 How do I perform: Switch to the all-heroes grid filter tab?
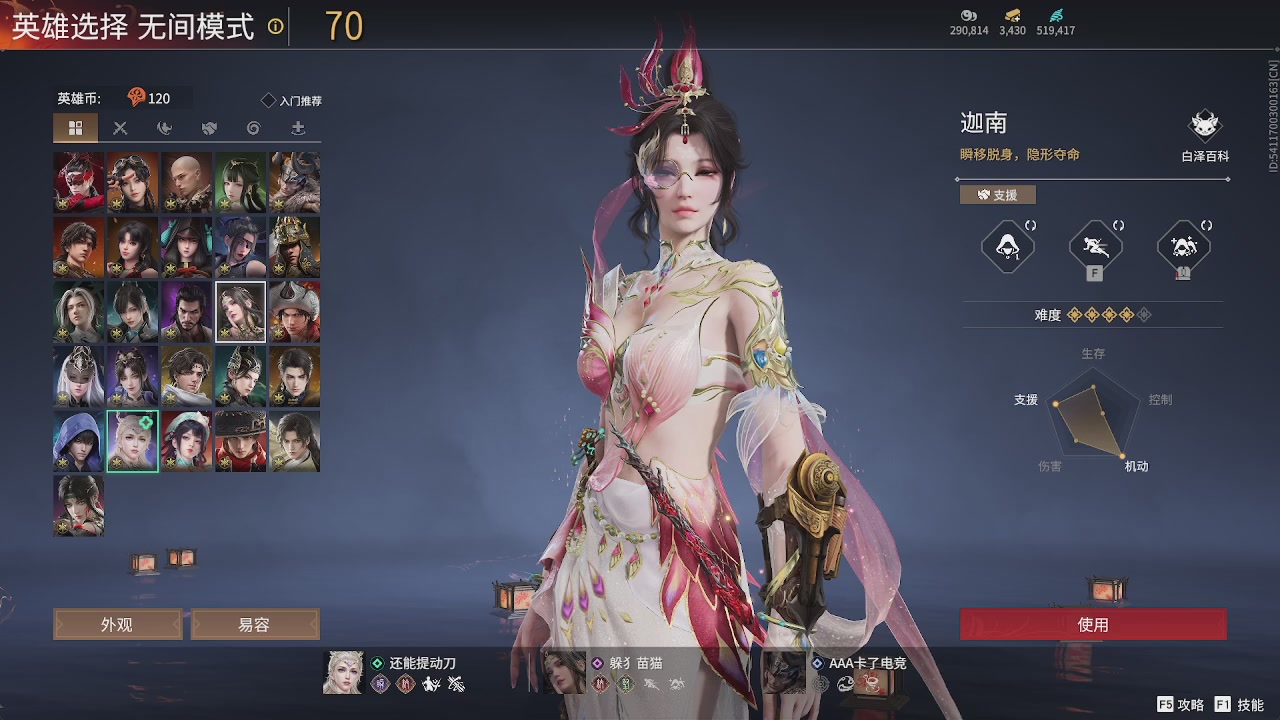[x=75, y=128]
